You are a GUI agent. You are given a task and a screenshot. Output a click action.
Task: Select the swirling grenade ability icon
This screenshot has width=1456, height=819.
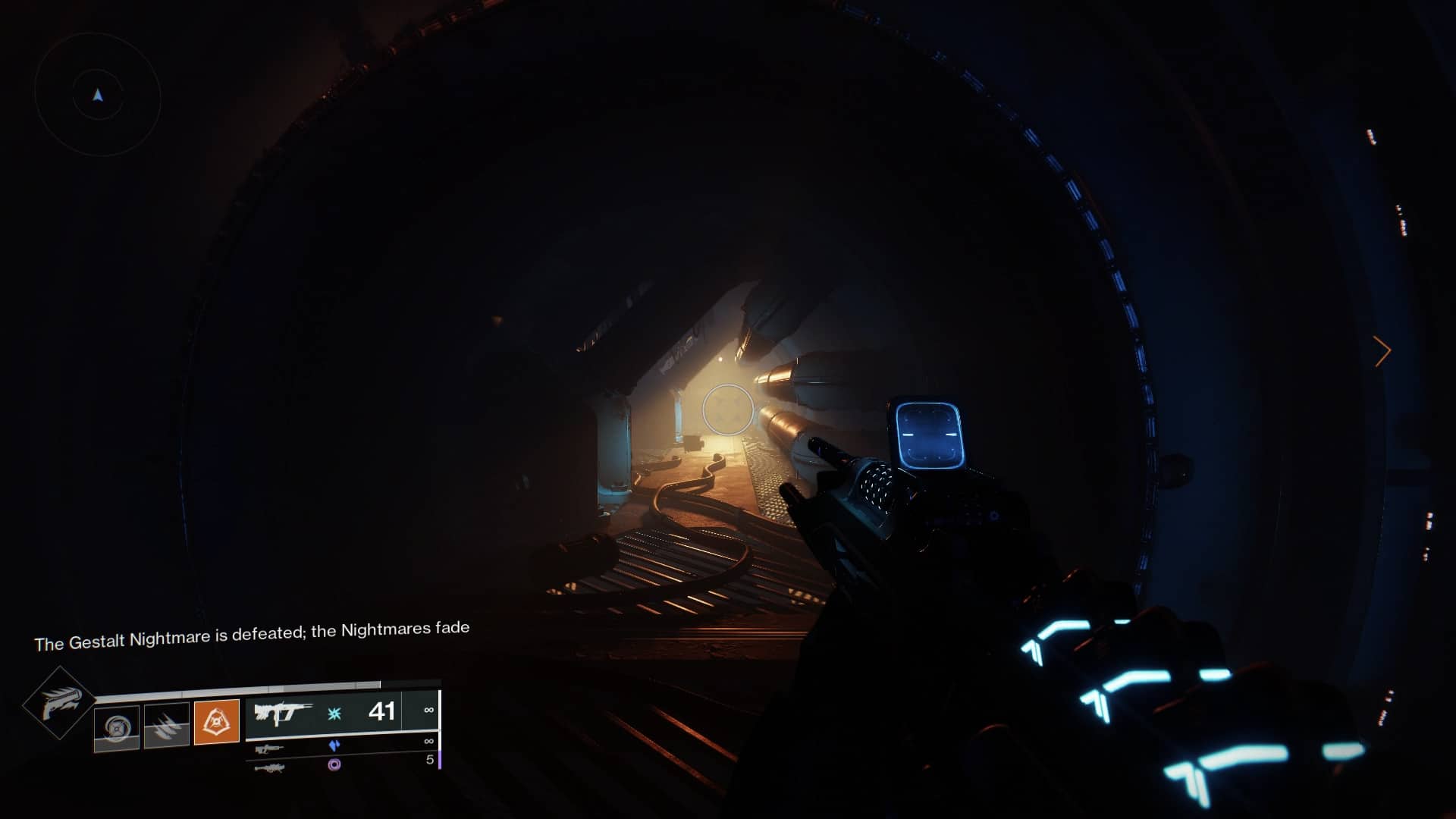117,727
